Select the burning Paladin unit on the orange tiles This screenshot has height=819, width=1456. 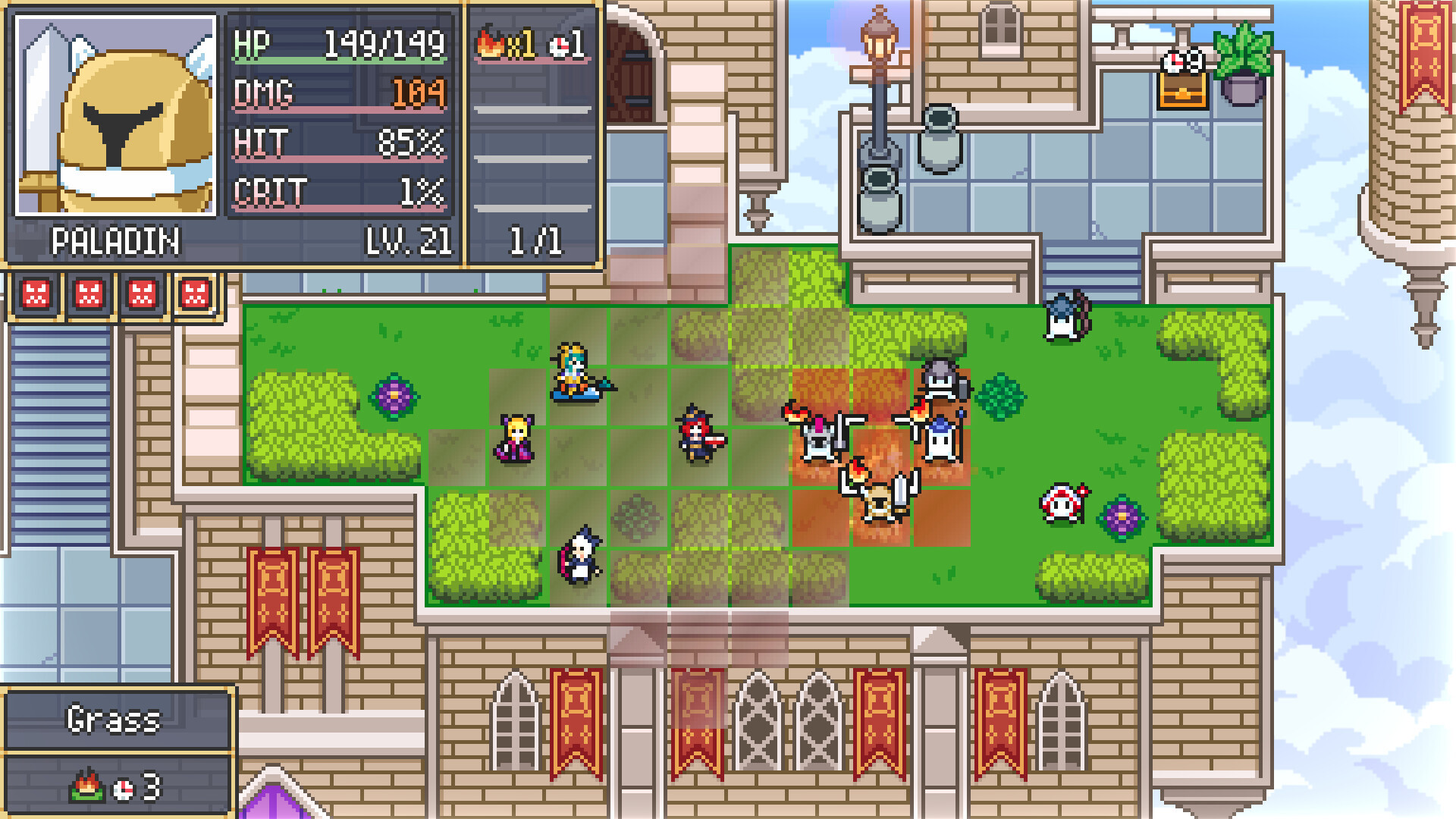(877, 497)
